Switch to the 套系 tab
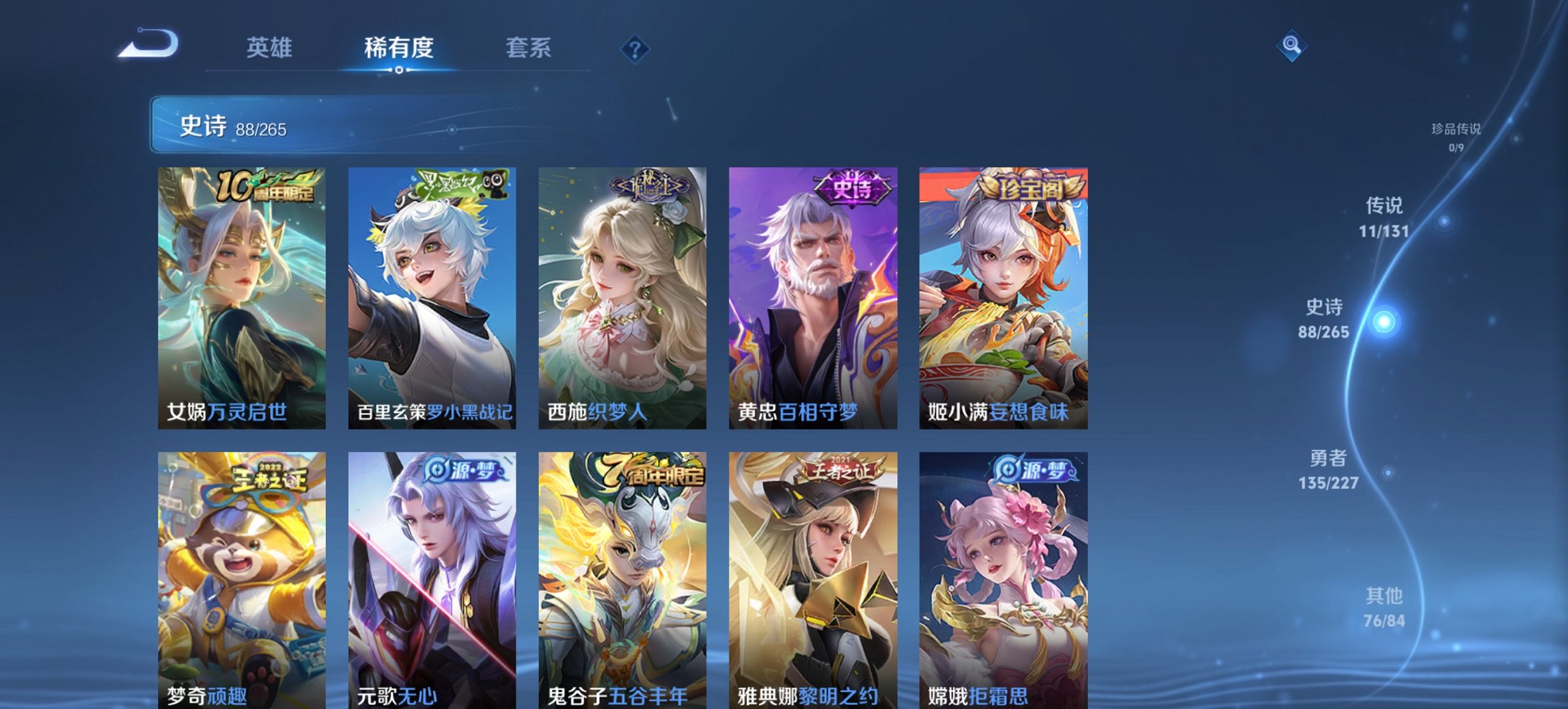This screenshot has height=709, width=1568. 529,48
